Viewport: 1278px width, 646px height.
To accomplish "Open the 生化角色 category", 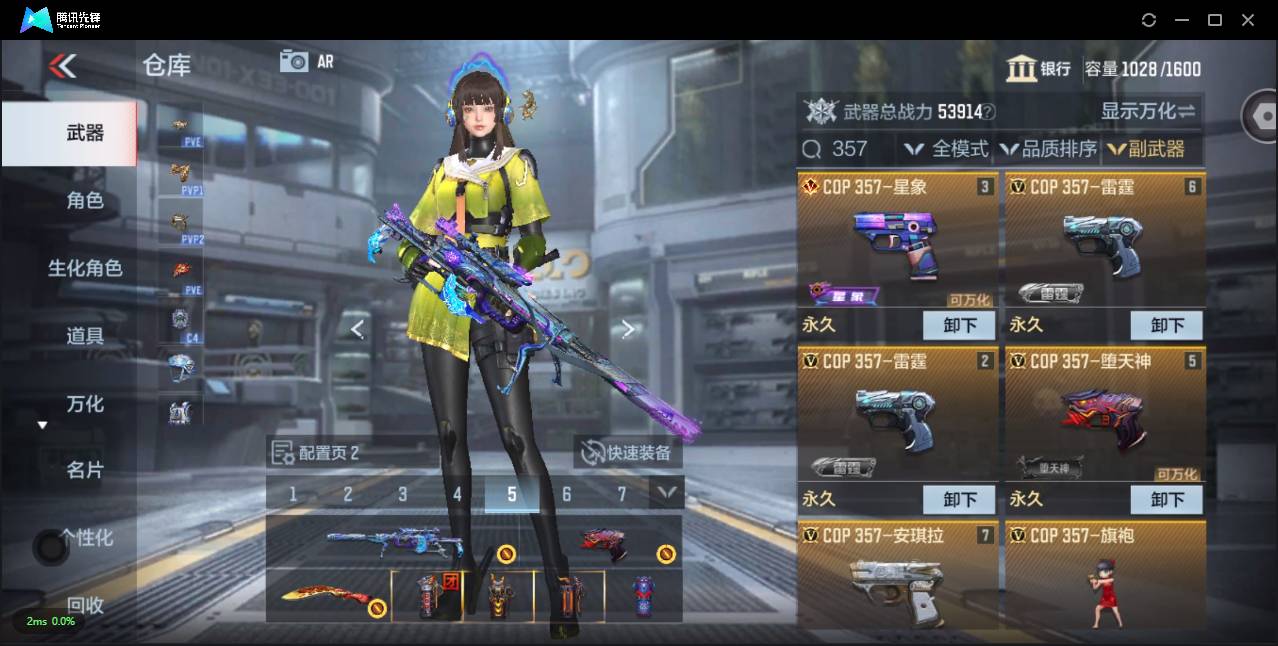I will tap(85, 268).
